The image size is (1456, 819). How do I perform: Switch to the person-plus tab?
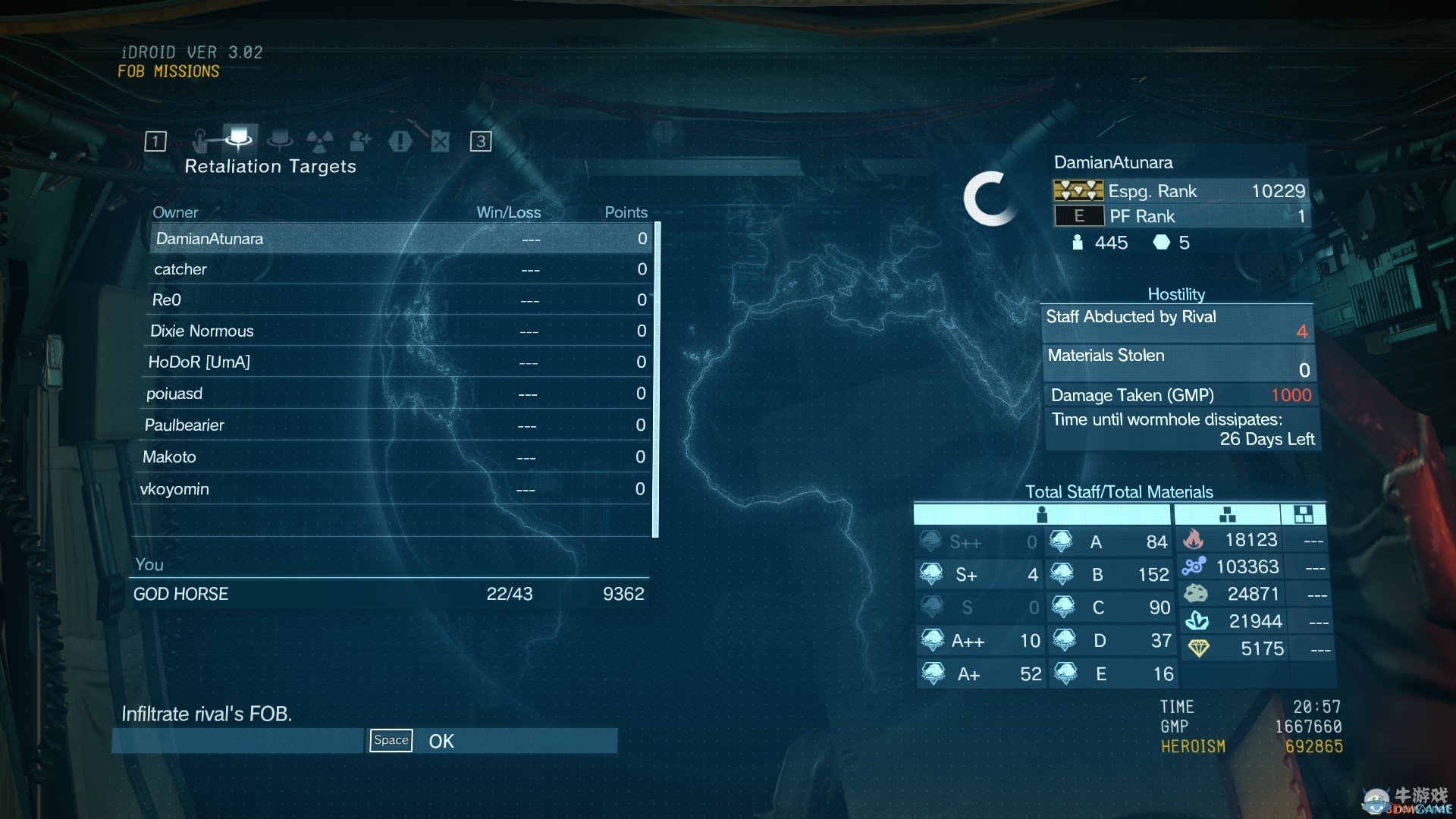pyautogui.click(x=360, y=141)
